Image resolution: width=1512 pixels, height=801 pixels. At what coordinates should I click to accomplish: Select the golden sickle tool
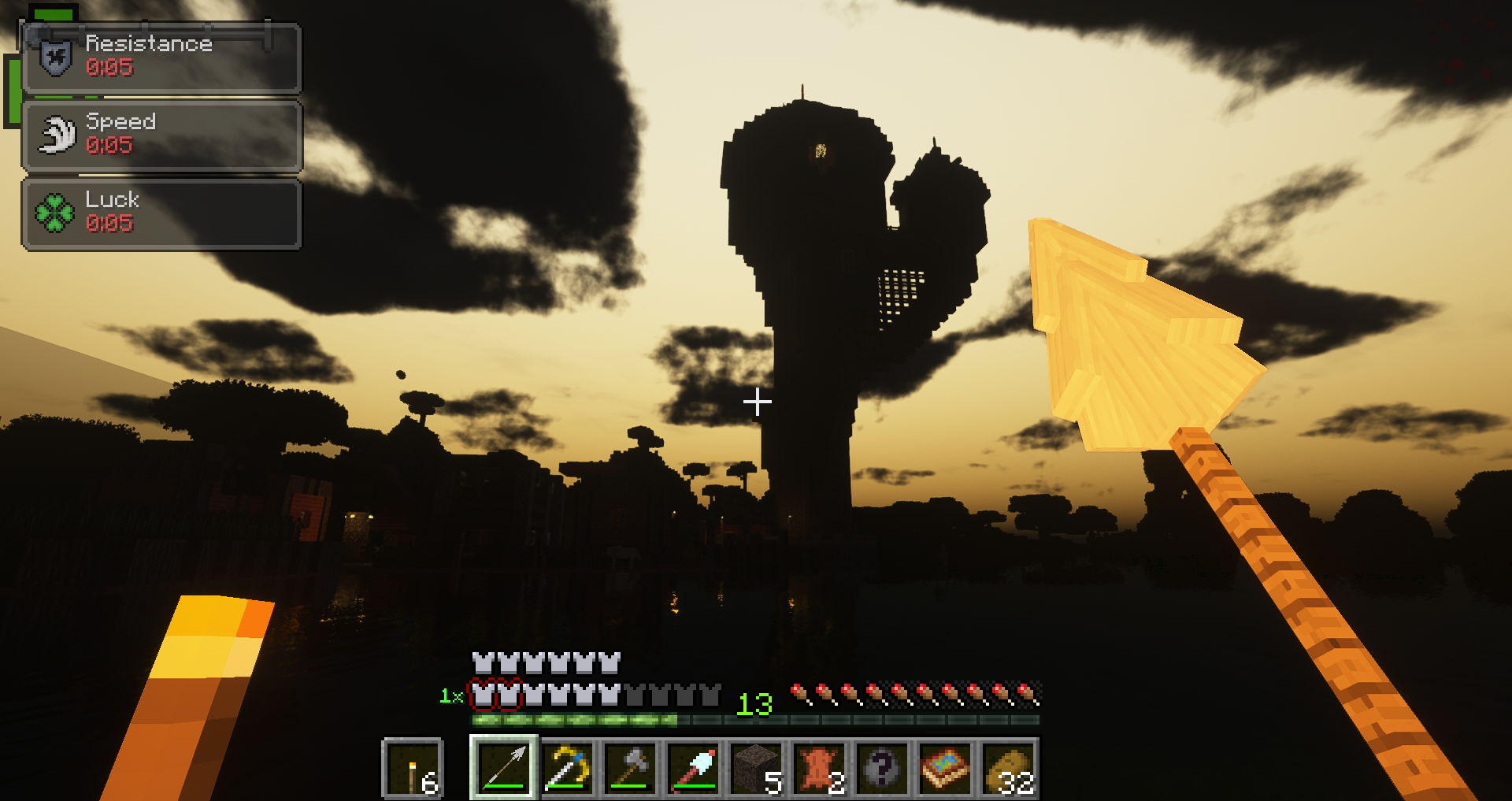pos(567,768)
